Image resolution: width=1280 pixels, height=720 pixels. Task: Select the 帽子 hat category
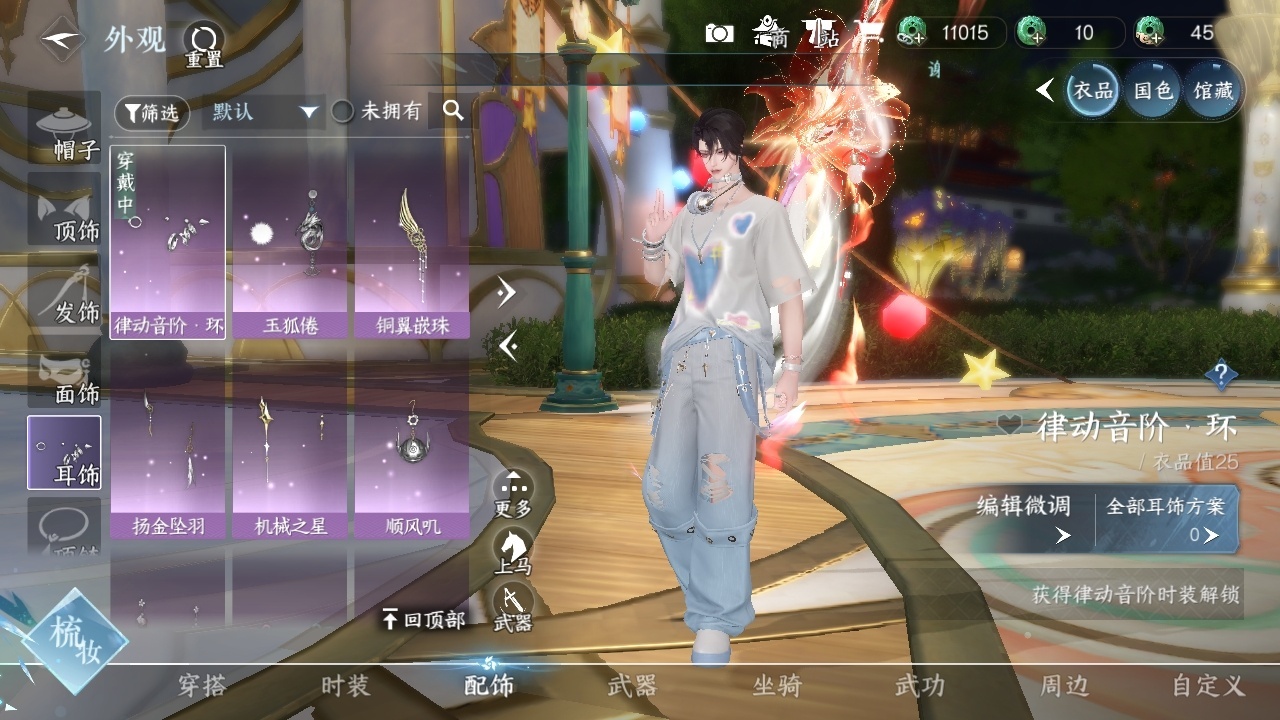65,130
